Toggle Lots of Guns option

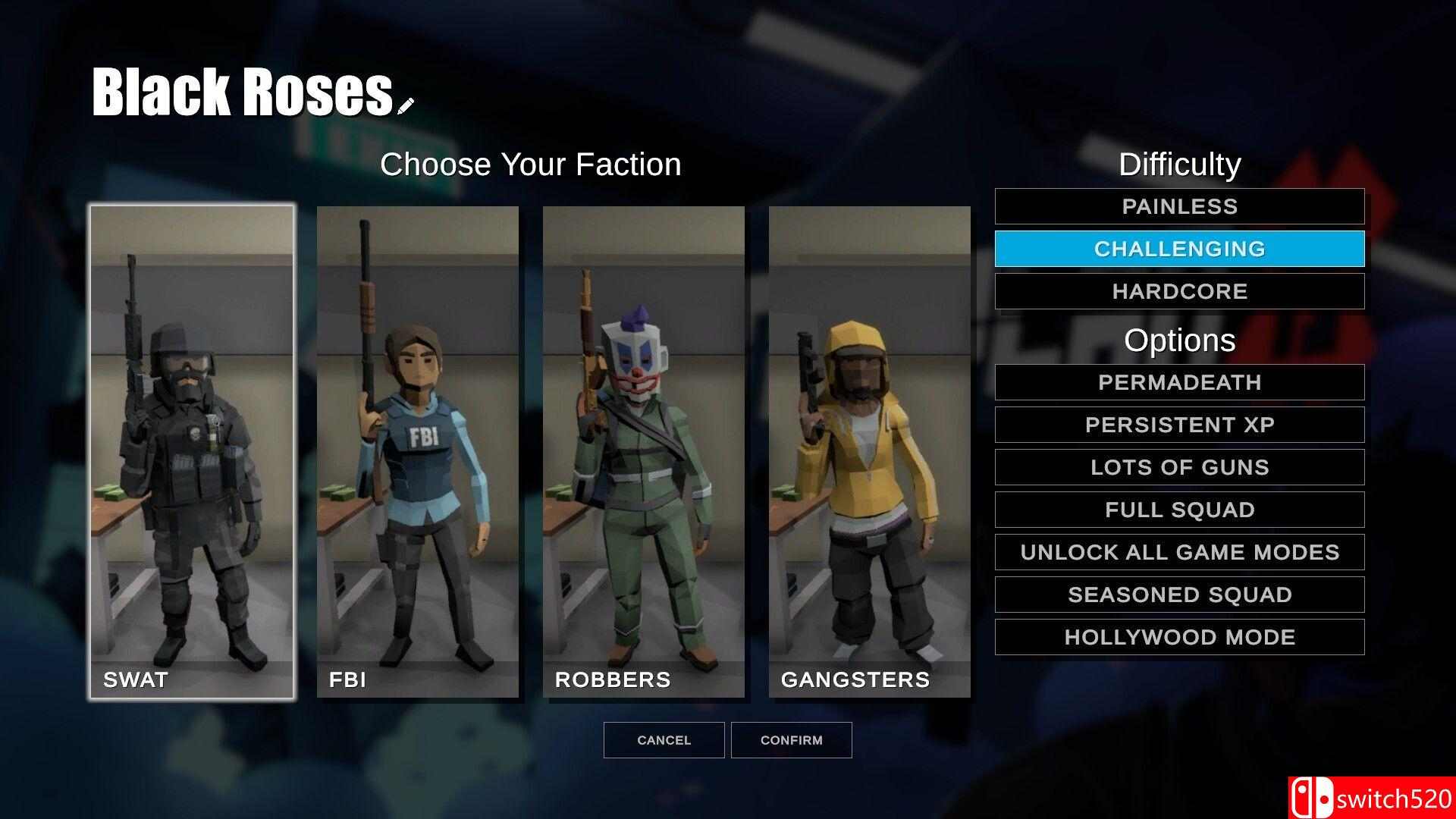pos(1179,467)
